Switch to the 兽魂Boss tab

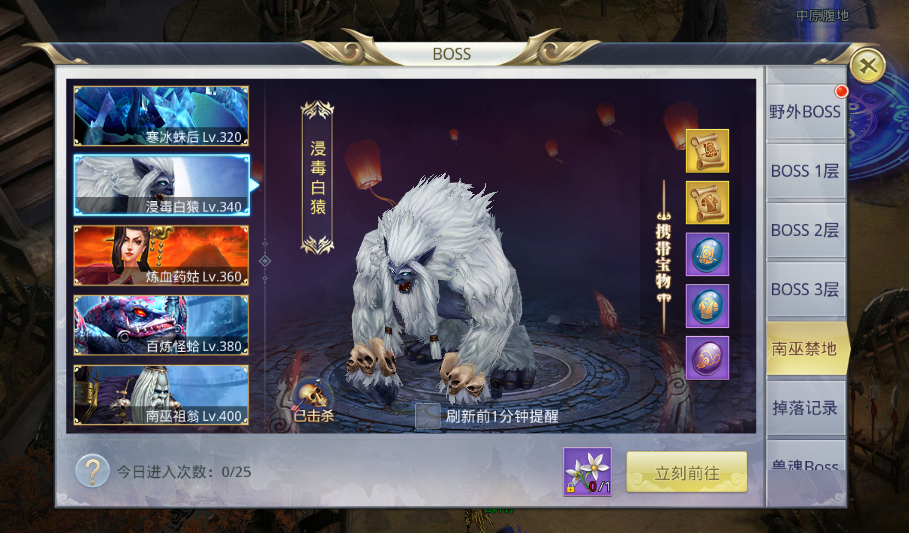(805, 462)
